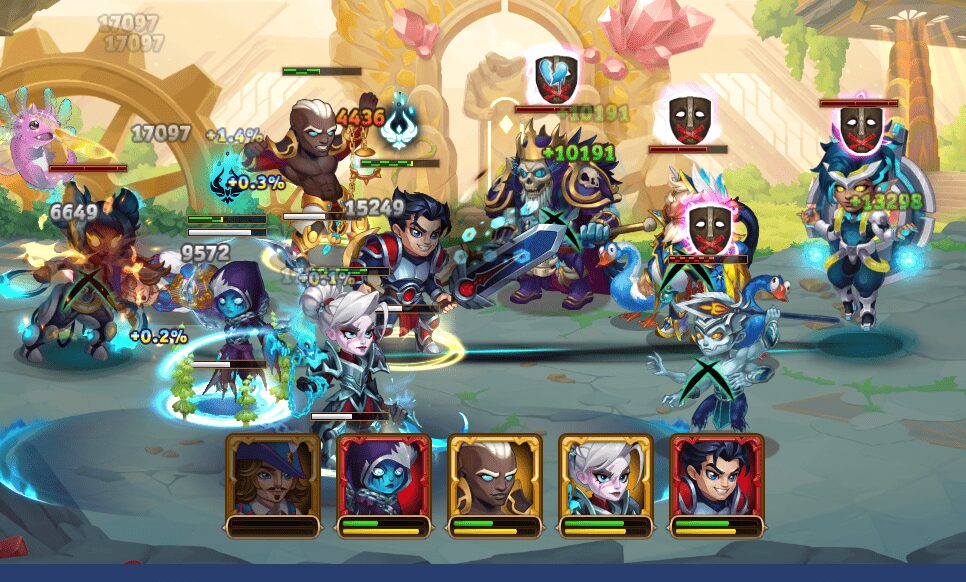Activate the purple-hooded blue-skinned hero's skill
The image size is (966, 582).
tap(384, 476)
